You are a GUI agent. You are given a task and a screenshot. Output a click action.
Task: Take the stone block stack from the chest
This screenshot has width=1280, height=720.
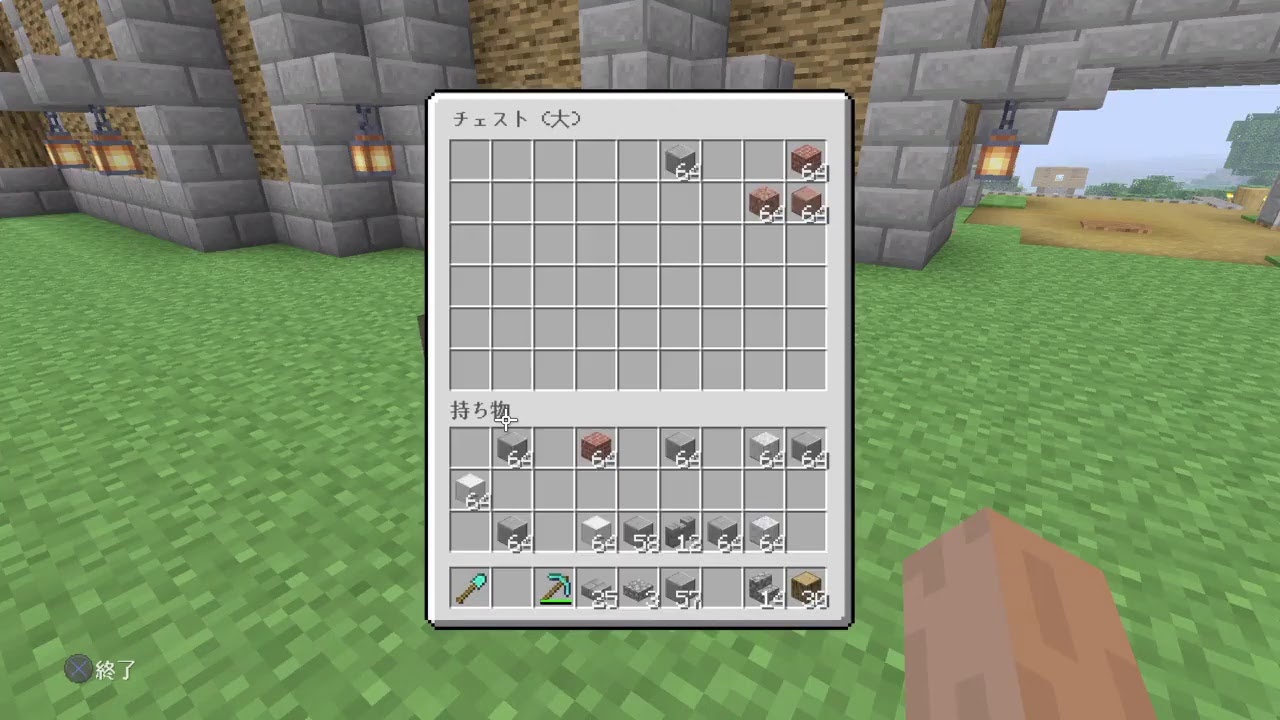[x=680, y=160]
